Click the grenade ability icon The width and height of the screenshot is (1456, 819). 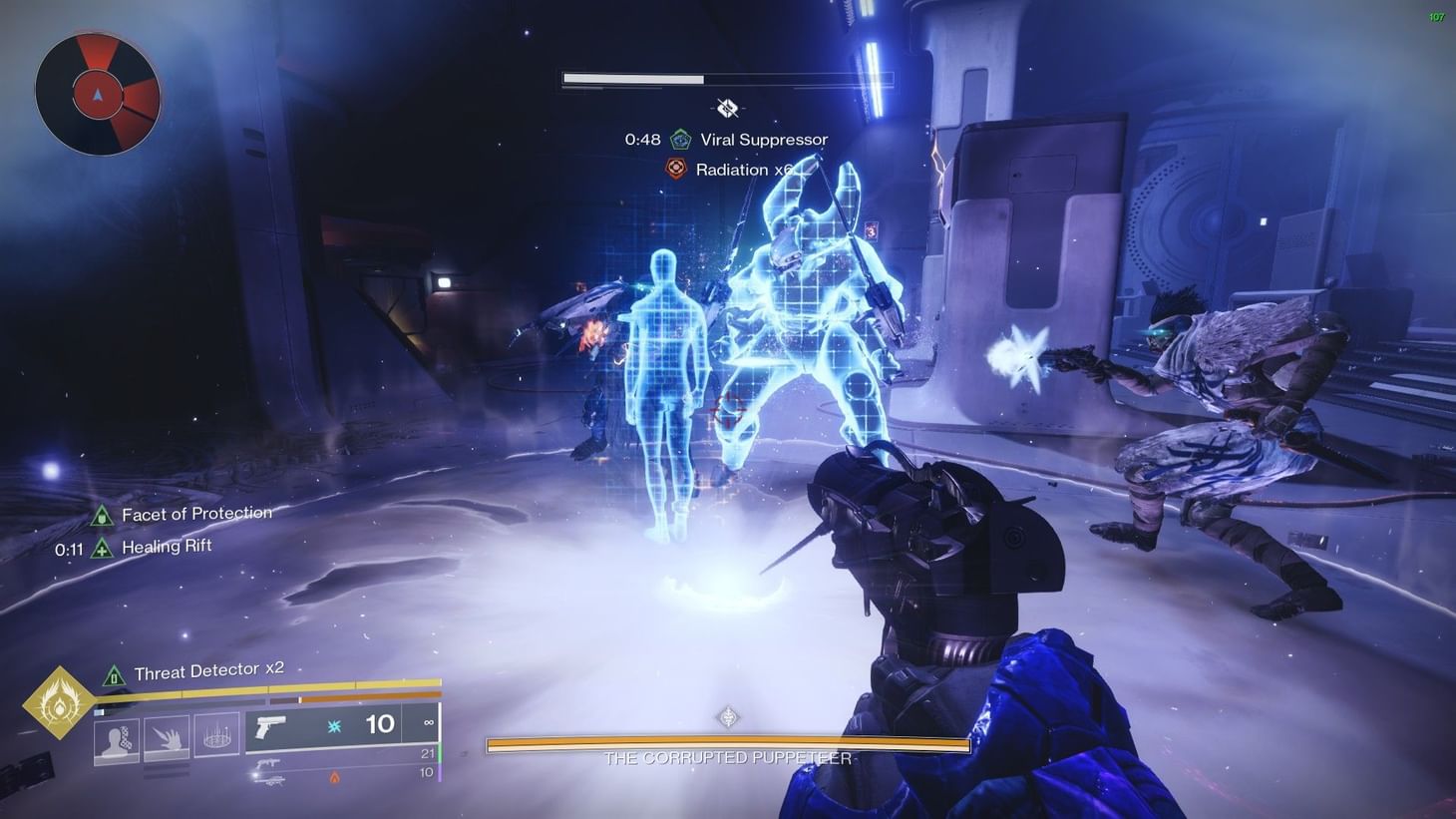118,738
